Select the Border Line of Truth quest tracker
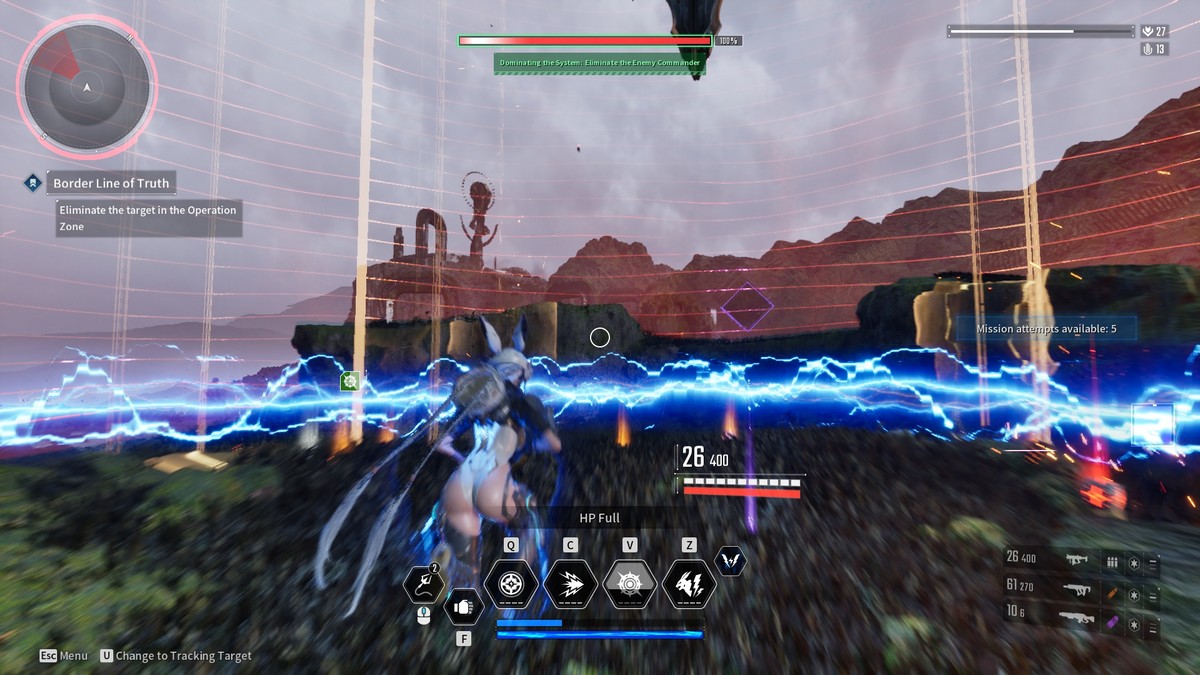Screen dimensions: 1200x675 point(112,183)
